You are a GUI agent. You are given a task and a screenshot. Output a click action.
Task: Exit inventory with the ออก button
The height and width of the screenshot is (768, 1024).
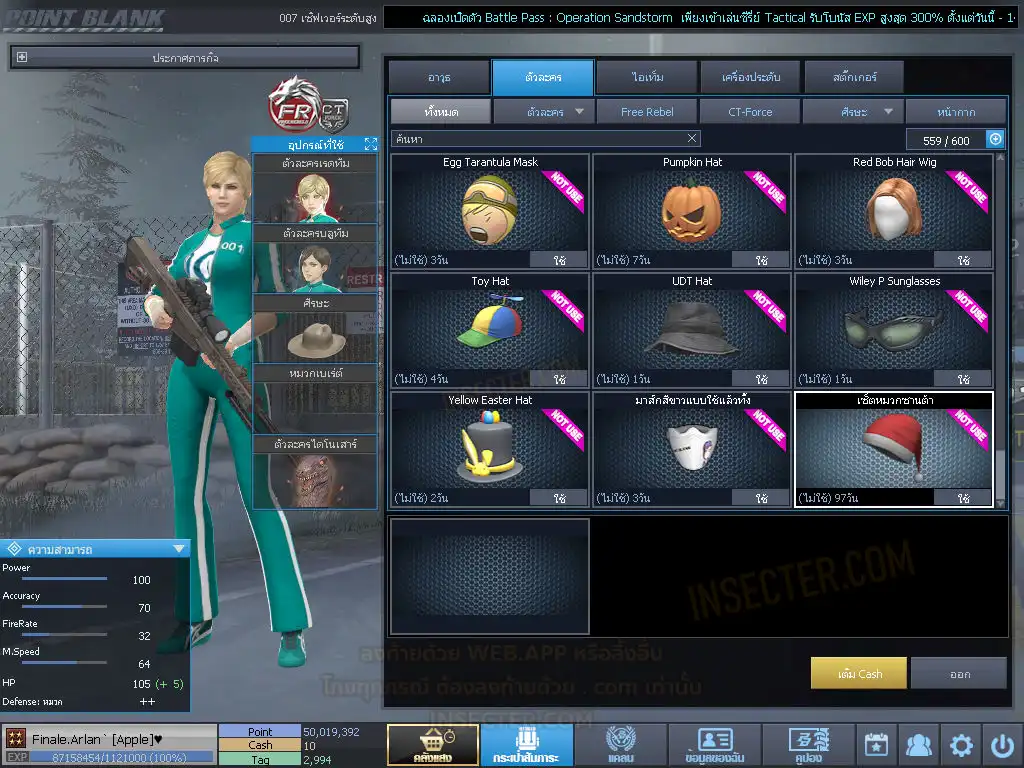[x=959, y=673]
